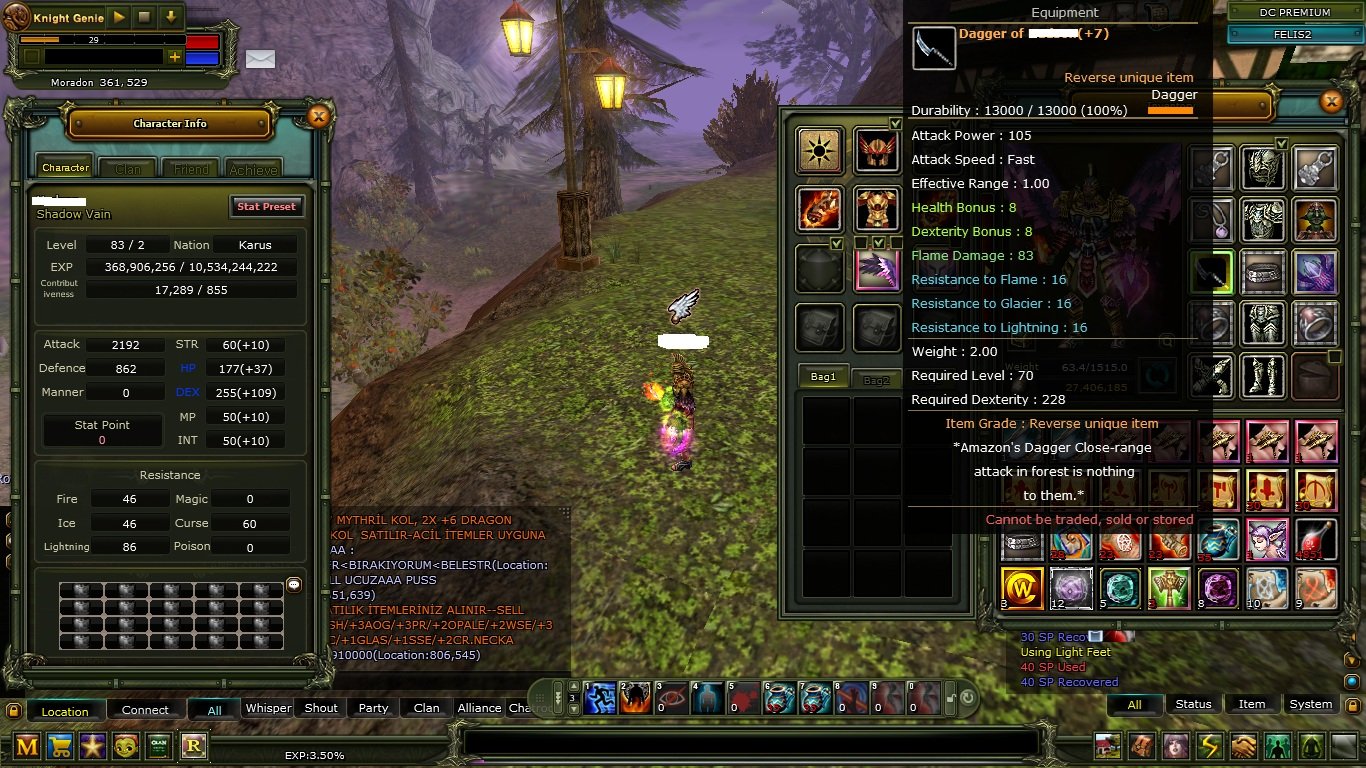This screenshot has height=768, width=1366.
Task: Click the padlock lock toggle beside chat filter tabs
Action: (x=1353, y=706)
